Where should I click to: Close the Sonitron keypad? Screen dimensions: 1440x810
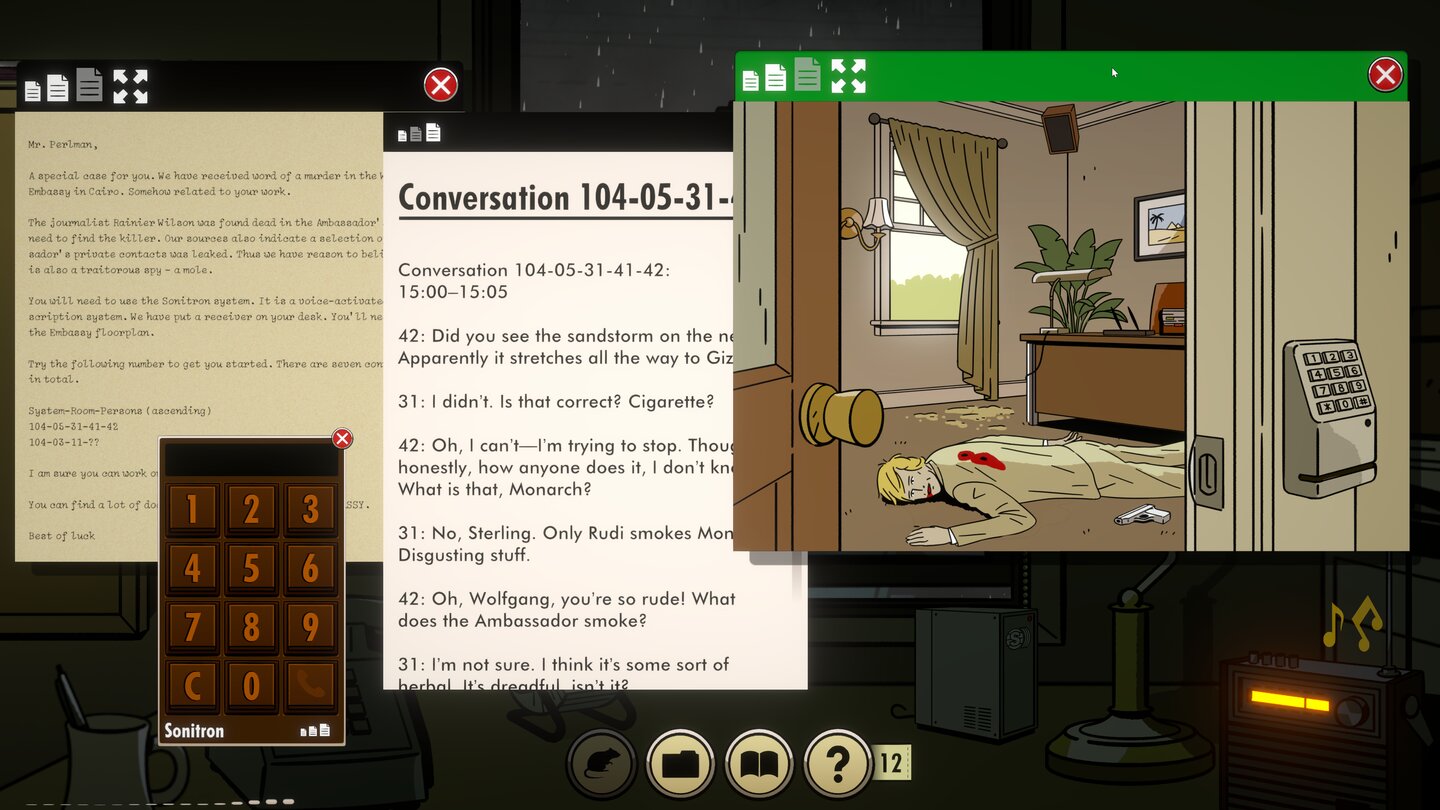pos(342,439)
